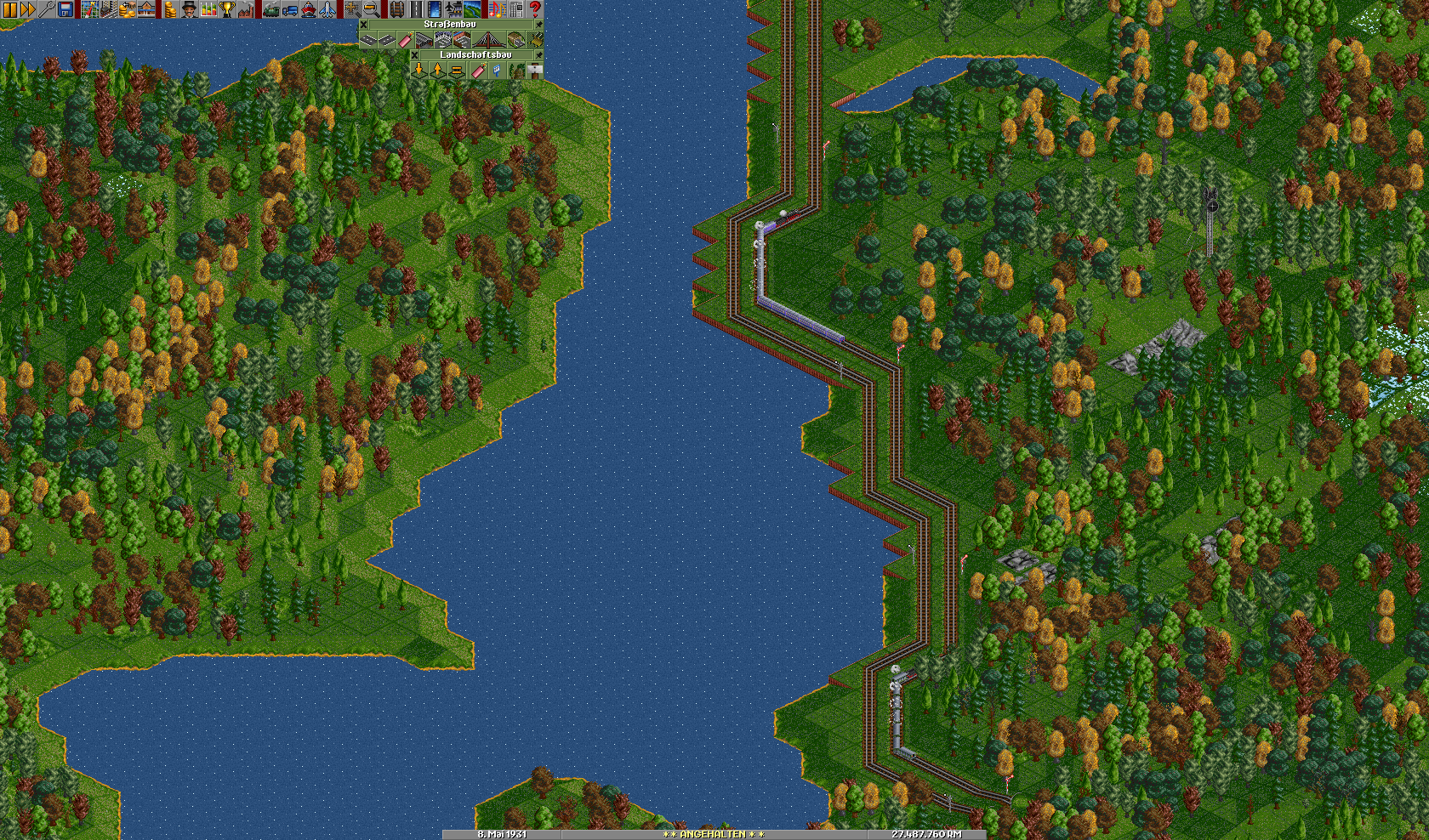The width and height of the screenshot is (1429, 840).
Task: Open the save game floppy disk menu
Action: click(x=65, y=9)
